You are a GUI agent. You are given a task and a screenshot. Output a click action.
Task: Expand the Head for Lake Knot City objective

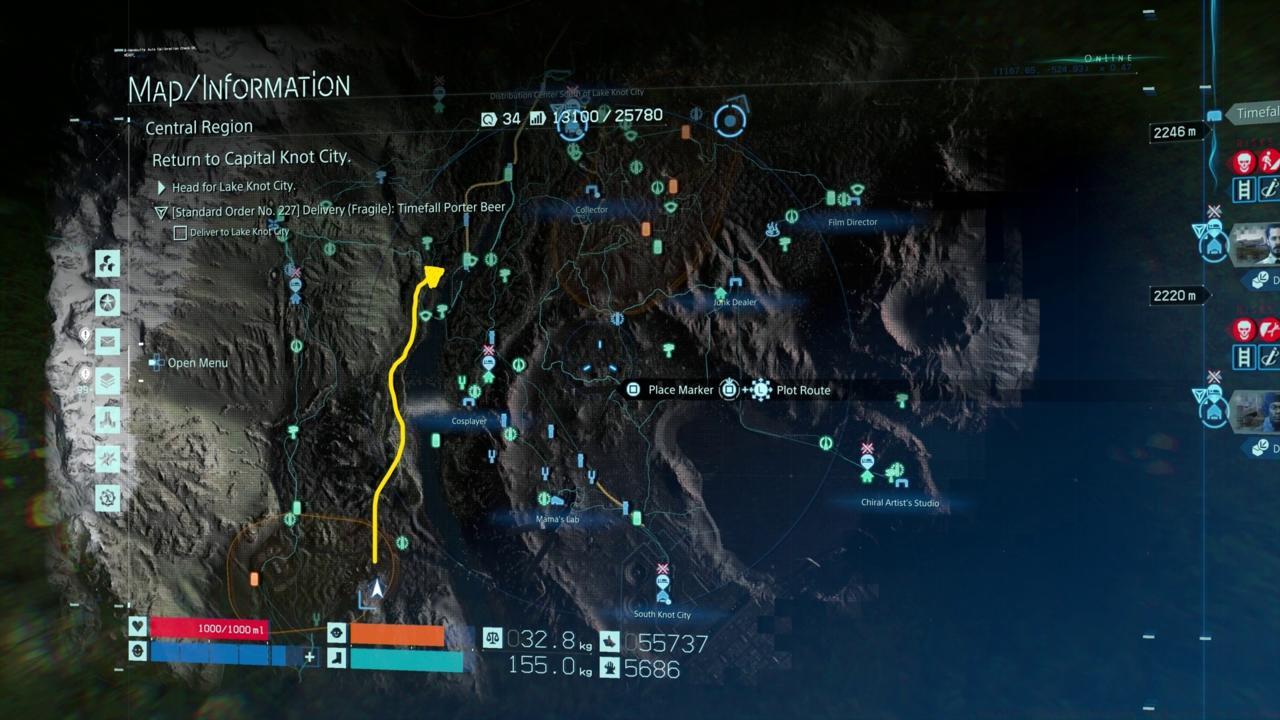(161, 187)
